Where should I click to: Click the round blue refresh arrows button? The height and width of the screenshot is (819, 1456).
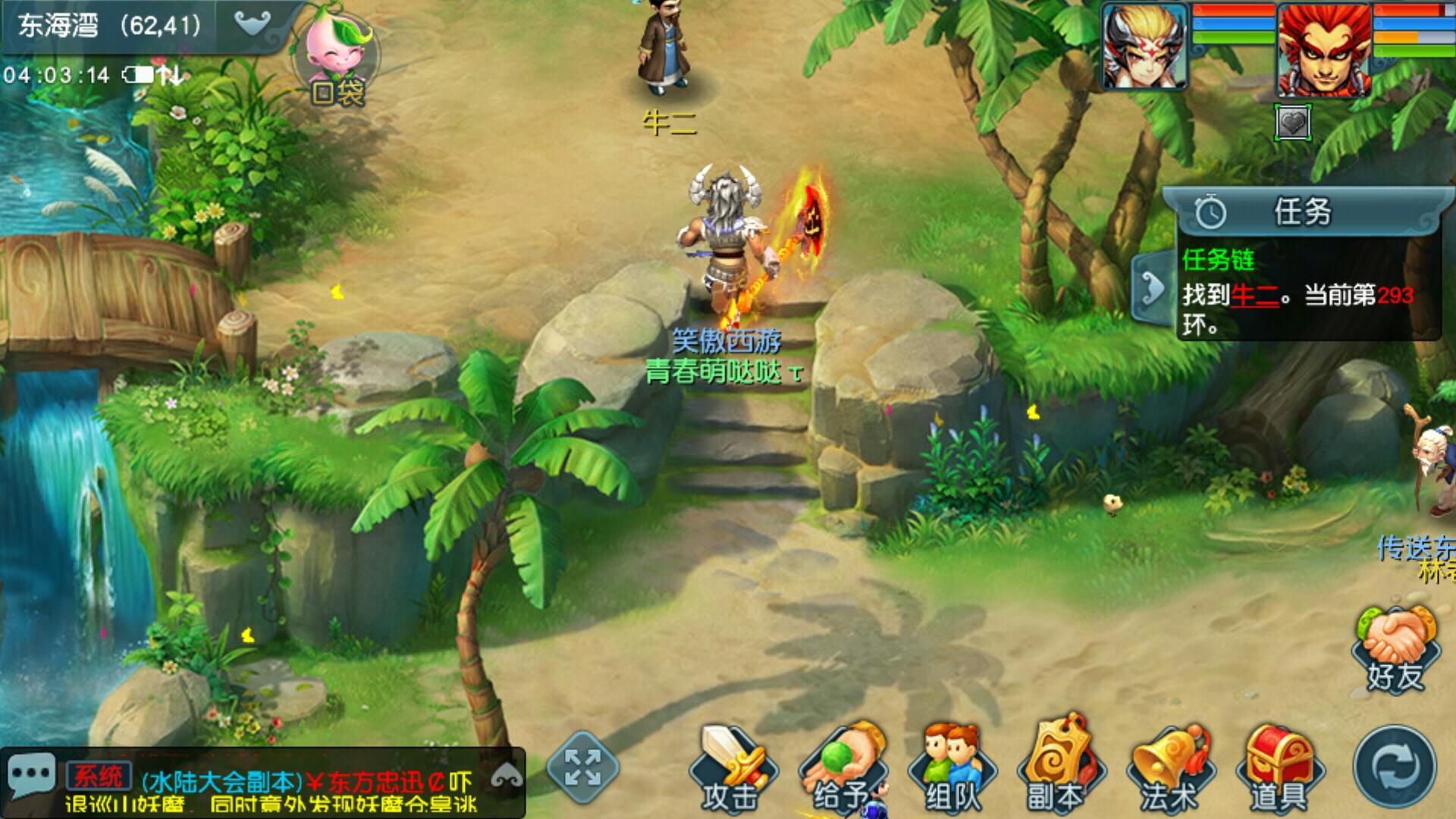click(1395, 767)
